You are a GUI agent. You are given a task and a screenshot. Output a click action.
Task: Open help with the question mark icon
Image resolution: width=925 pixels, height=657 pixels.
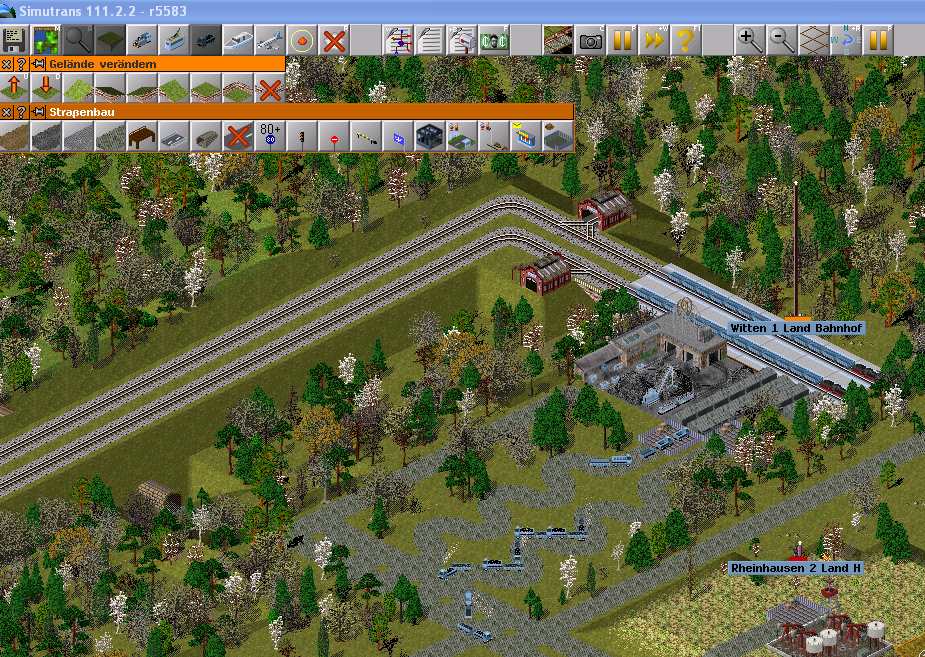point(686,40)
